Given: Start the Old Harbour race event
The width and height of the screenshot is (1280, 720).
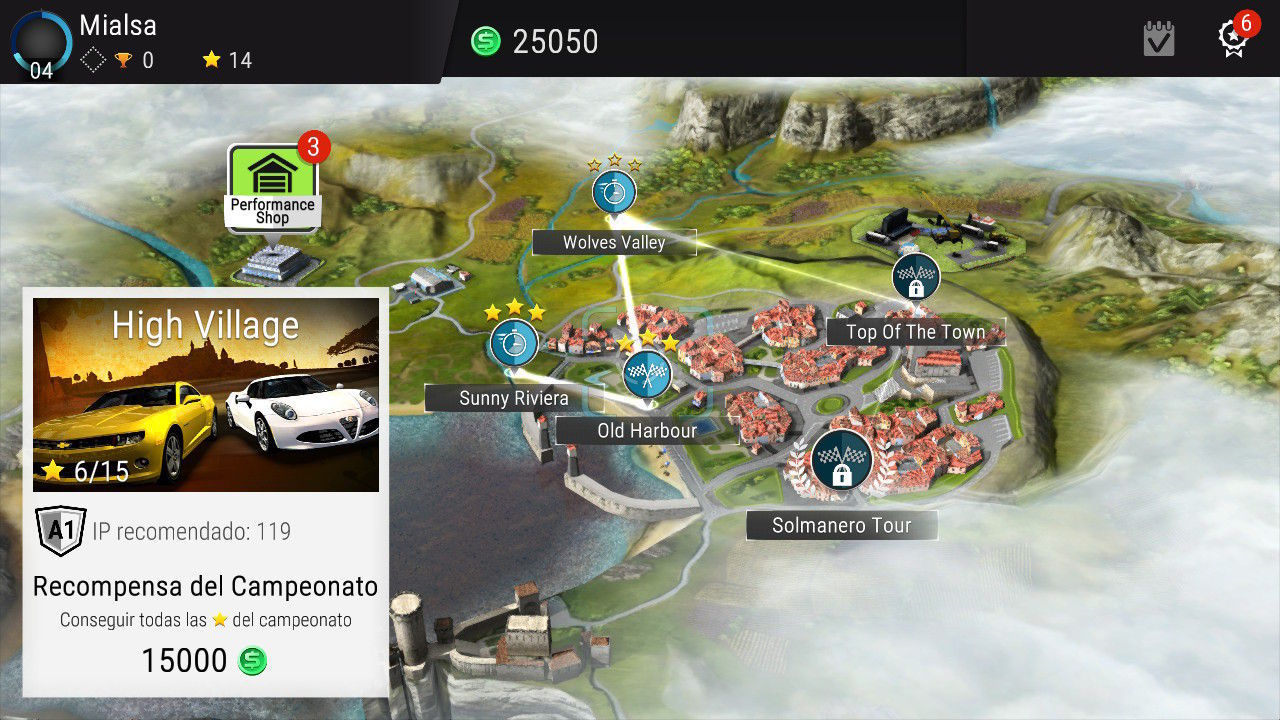Looking at the screenshot, I should pyautogui.click(x=647, y=374).
